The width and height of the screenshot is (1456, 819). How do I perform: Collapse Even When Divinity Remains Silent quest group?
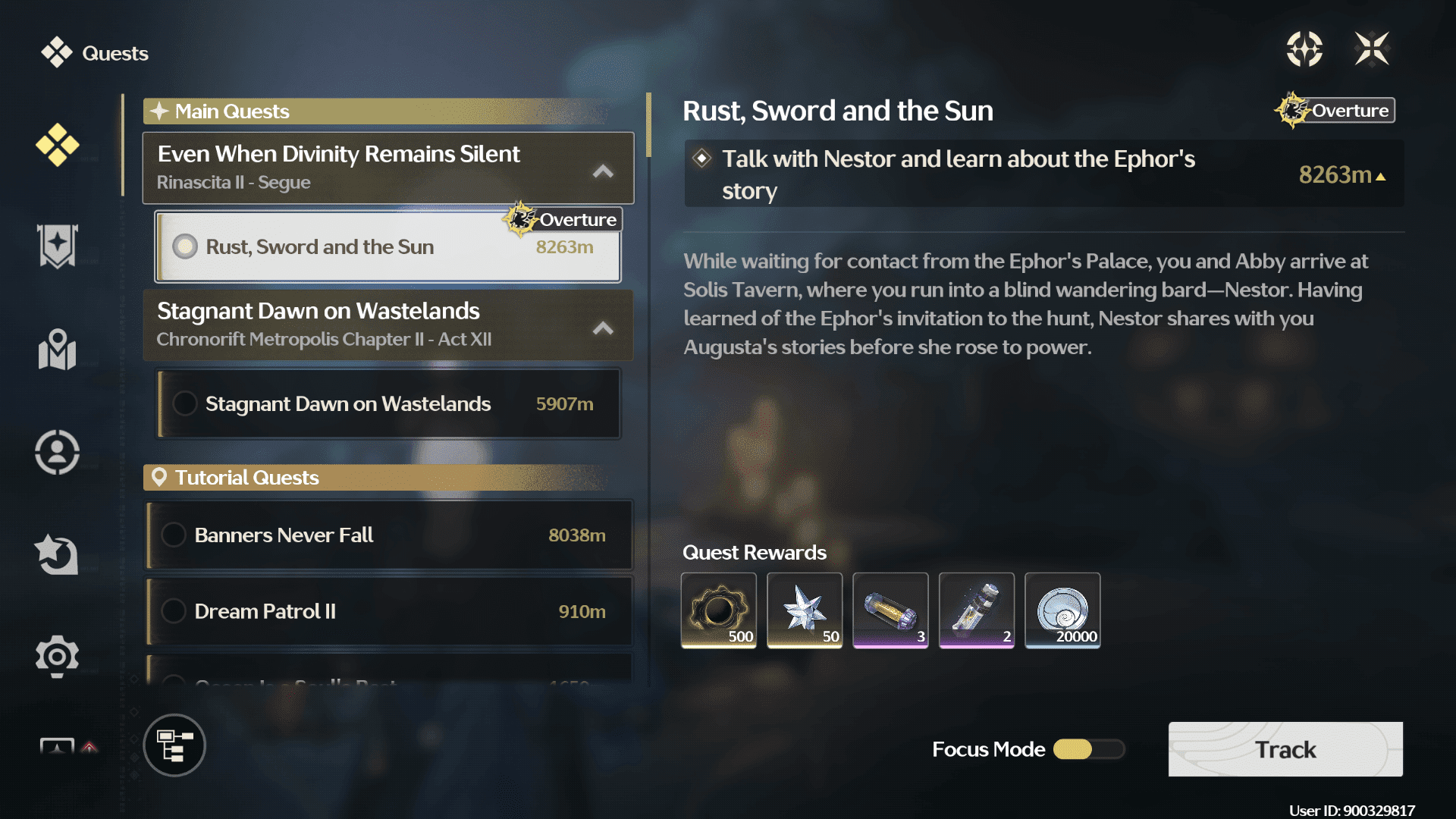(603, 171)
